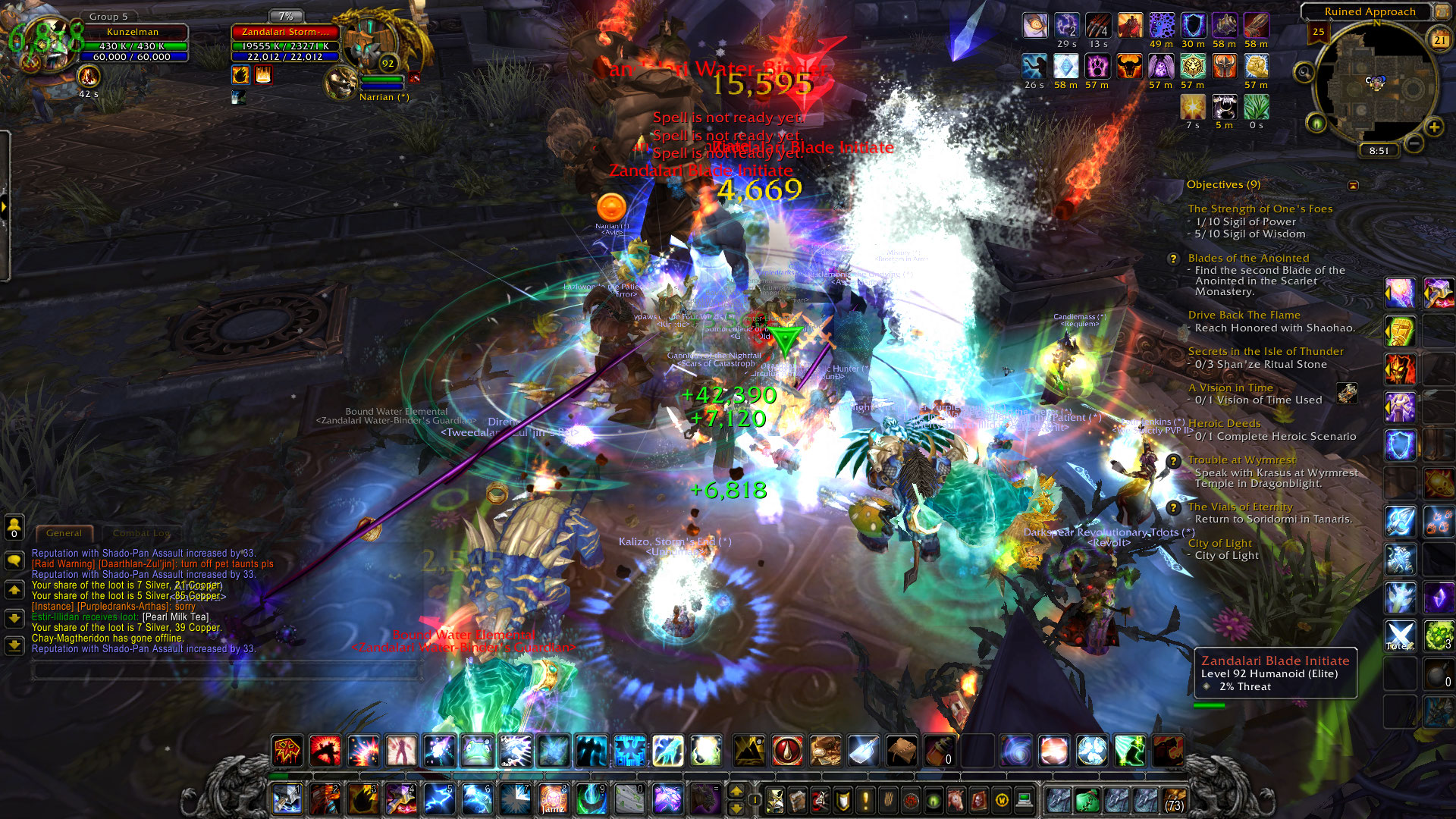Select the Blades of the Anointed quest
Image resolution: width=1456 pixels, height=819 pixels.
coord(1248,258)
